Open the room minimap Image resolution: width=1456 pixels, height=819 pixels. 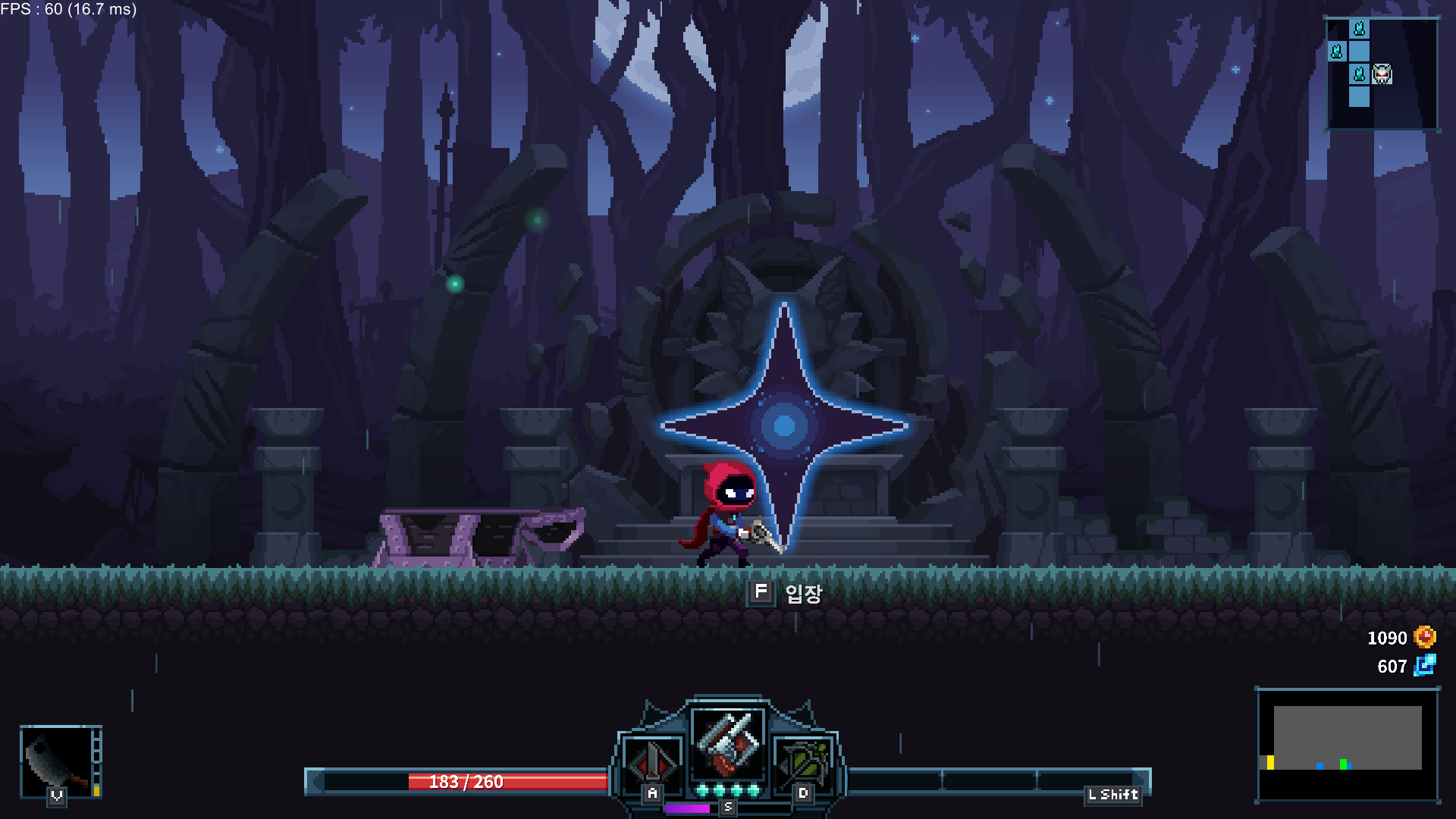[x=1381, y=74]
